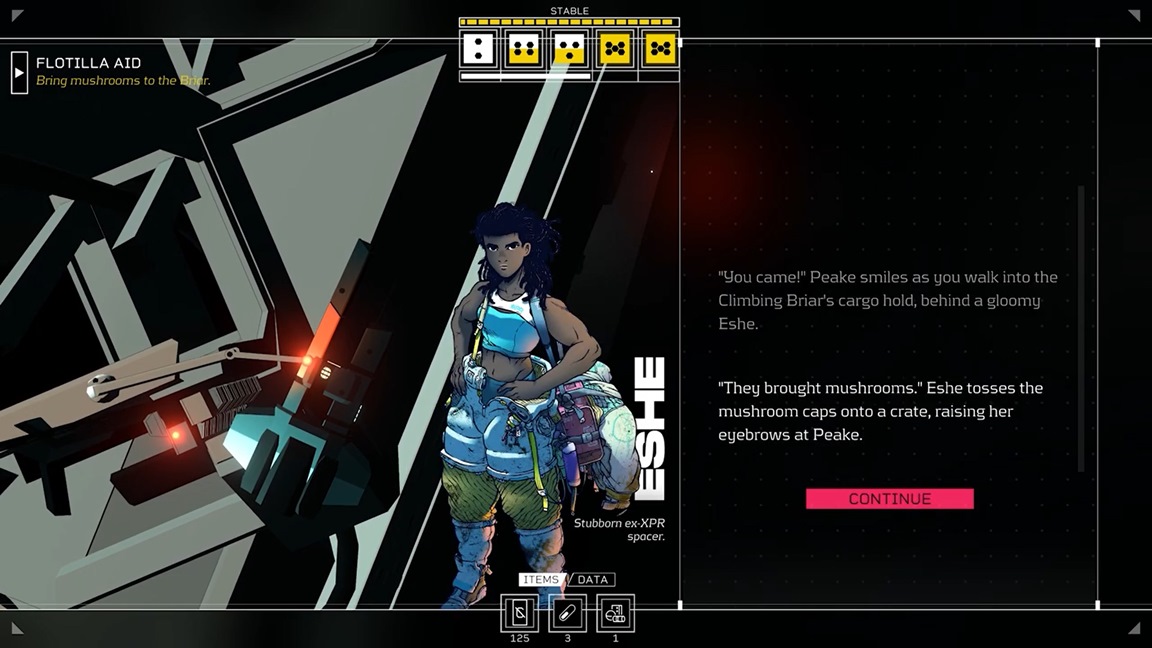The image size is (1152, 648).
Task: Click the dialogue text scrollbar
Action: [x=1081, y=328]
